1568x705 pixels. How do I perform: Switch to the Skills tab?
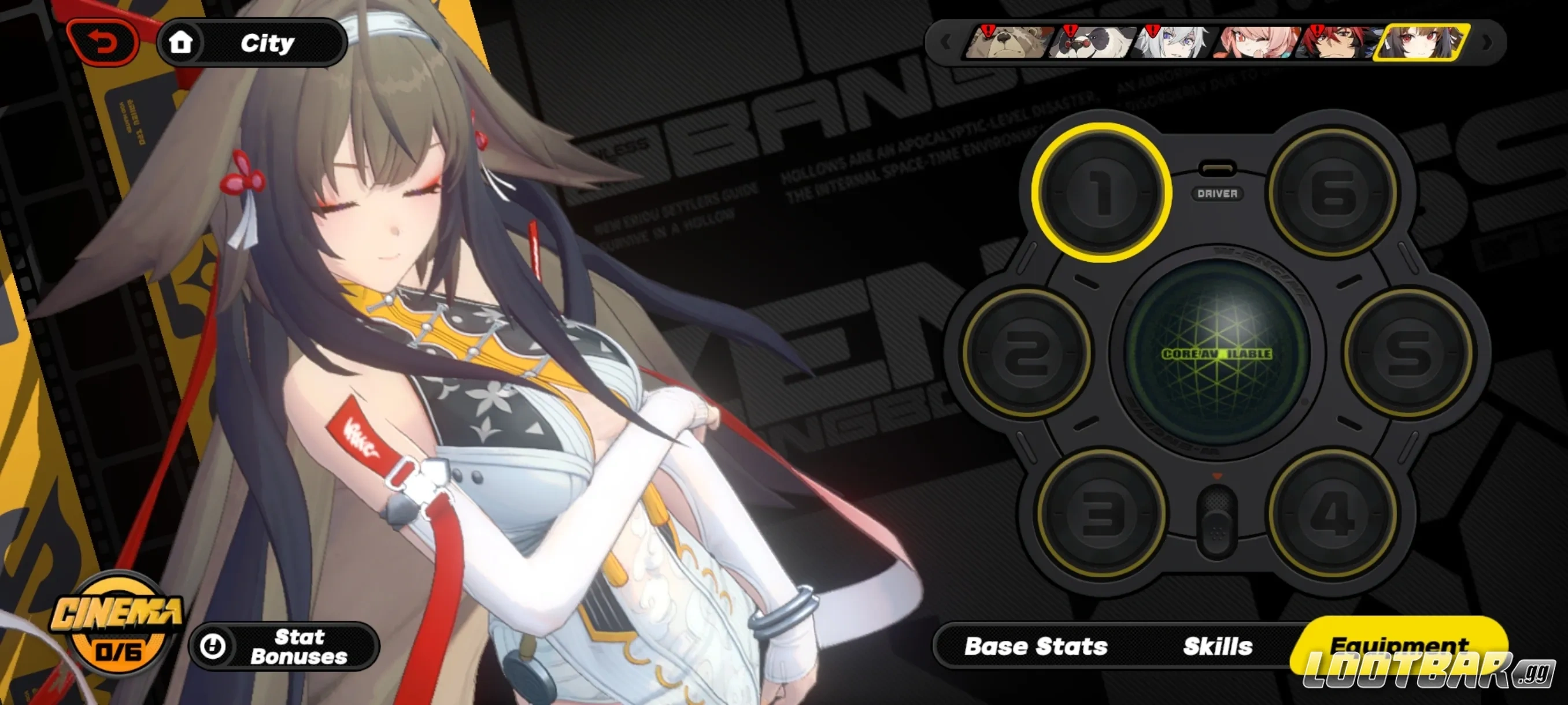tap(1219, 646)
